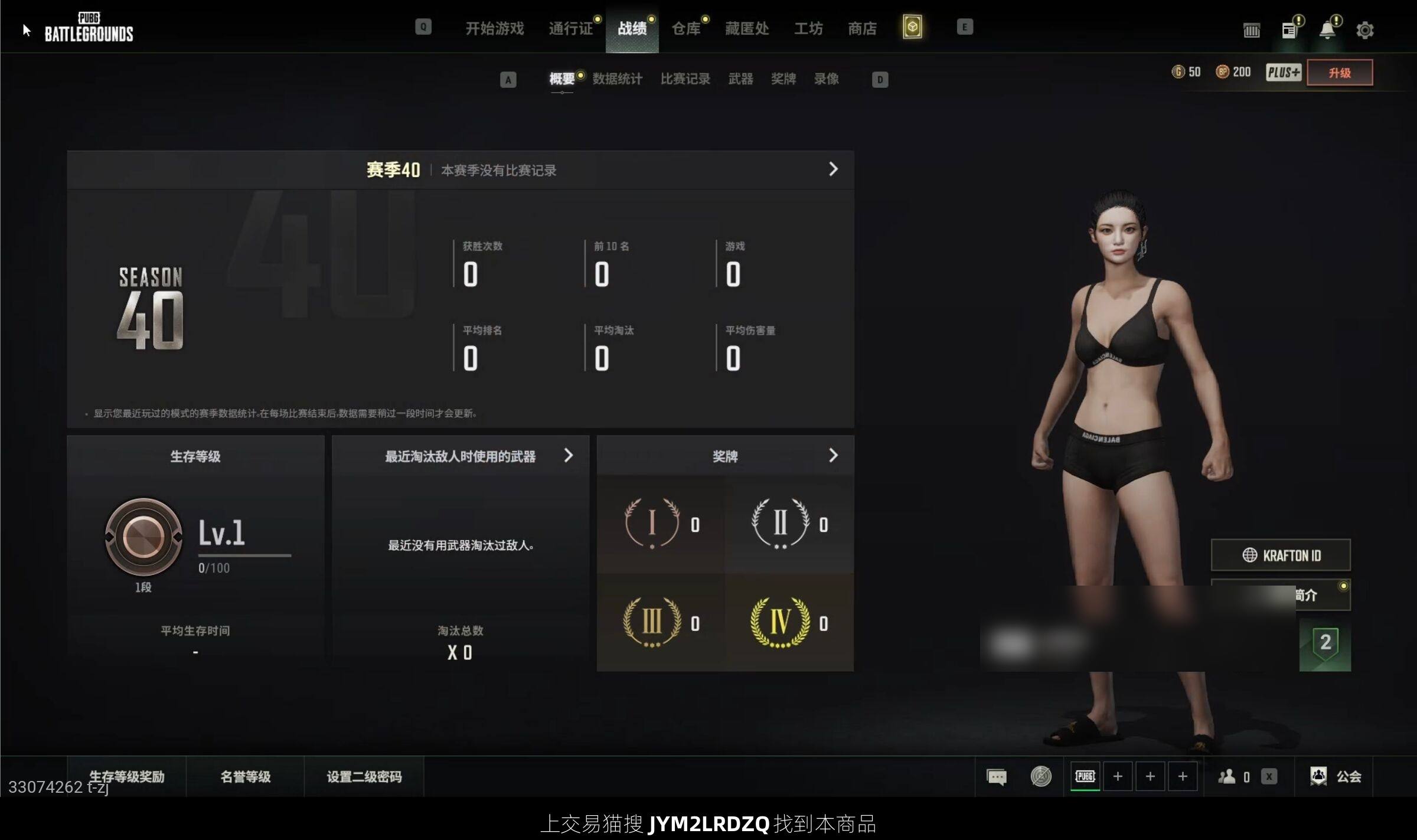Visit the 商店 store

point(862,28)
